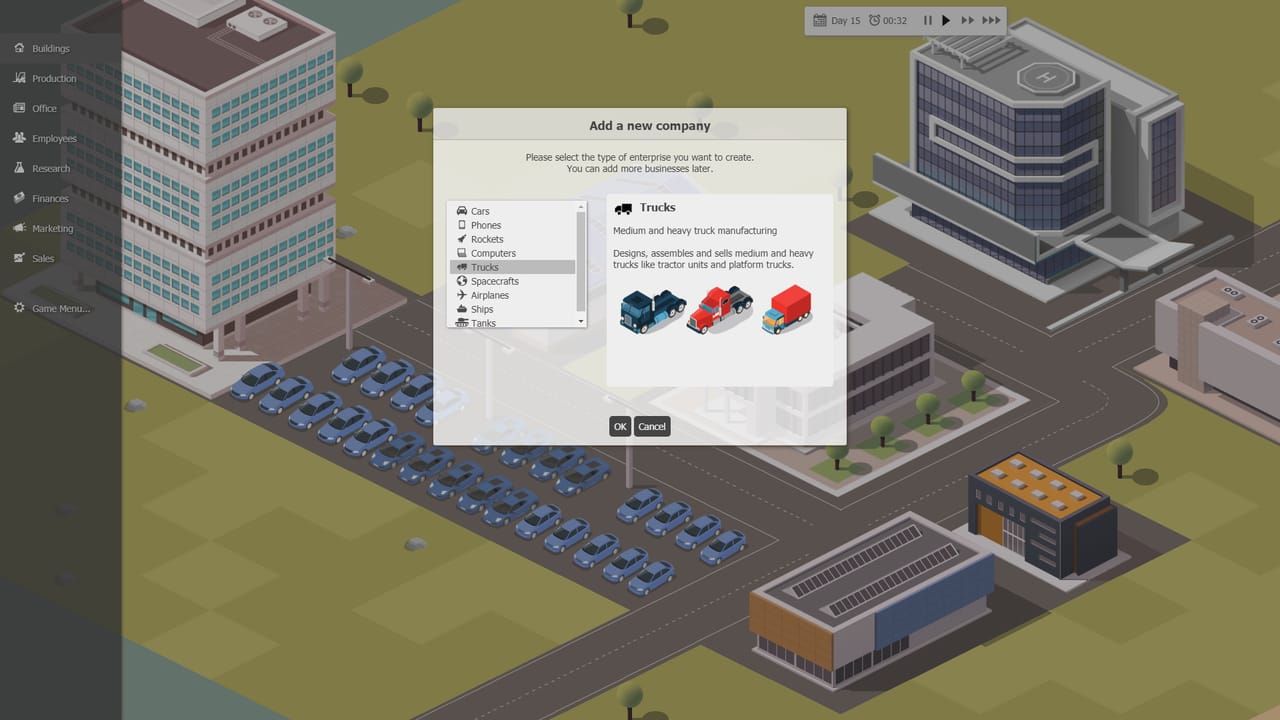
Task: Click the airplane icon beside Airplanes
Action: pos(462,295)
